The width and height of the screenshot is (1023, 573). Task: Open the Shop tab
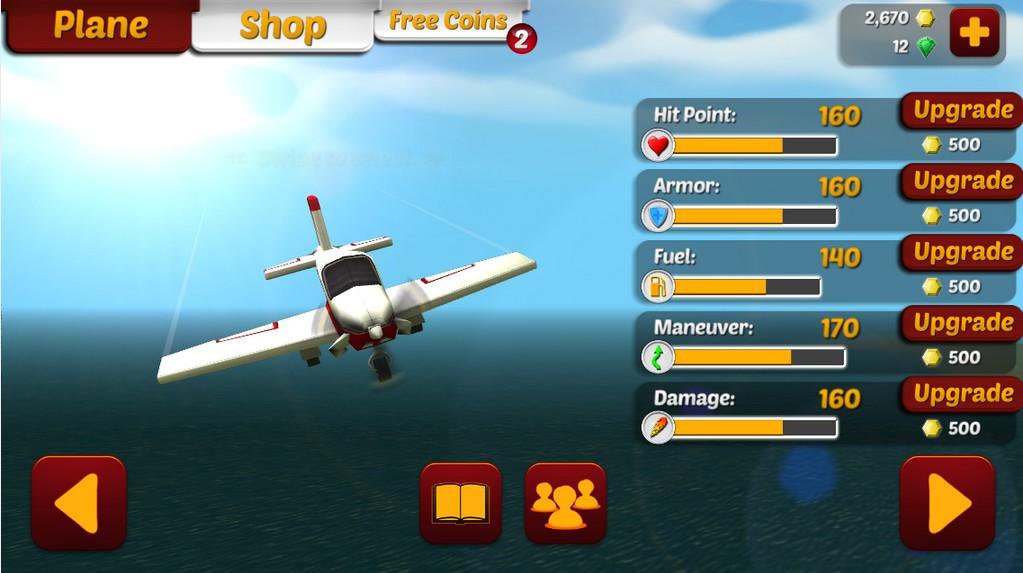coord(282,26)
